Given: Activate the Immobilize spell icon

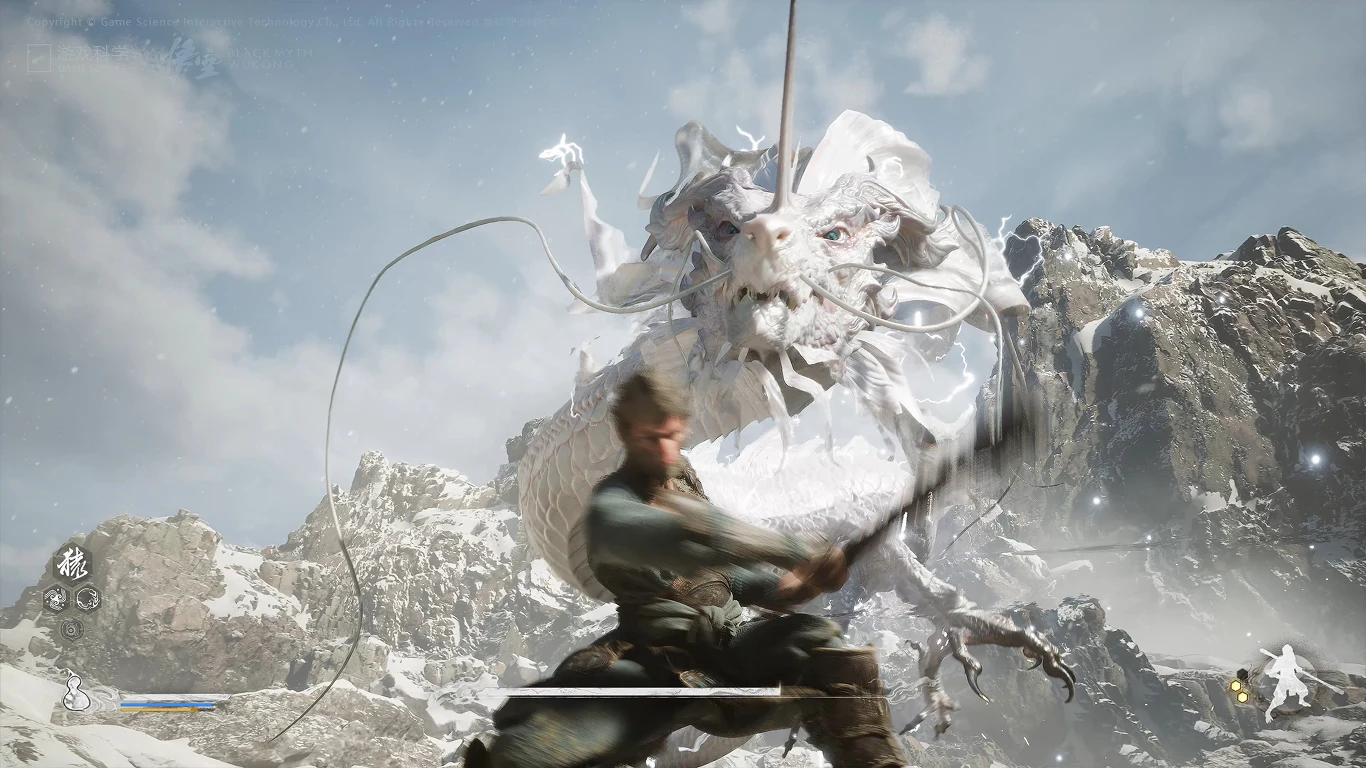Looking at the screenshot, I should pyautogui.click(x=88, y=599).
